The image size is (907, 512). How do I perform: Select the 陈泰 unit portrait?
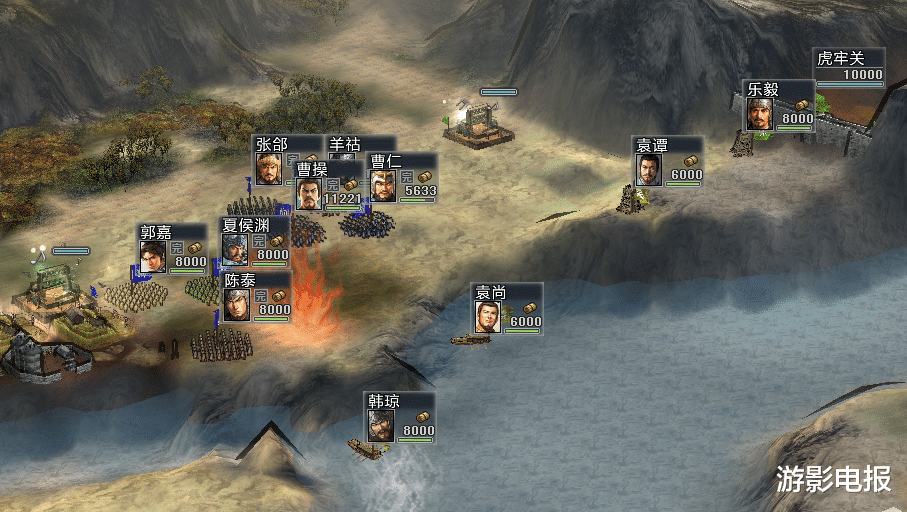[x=237, y=304]
